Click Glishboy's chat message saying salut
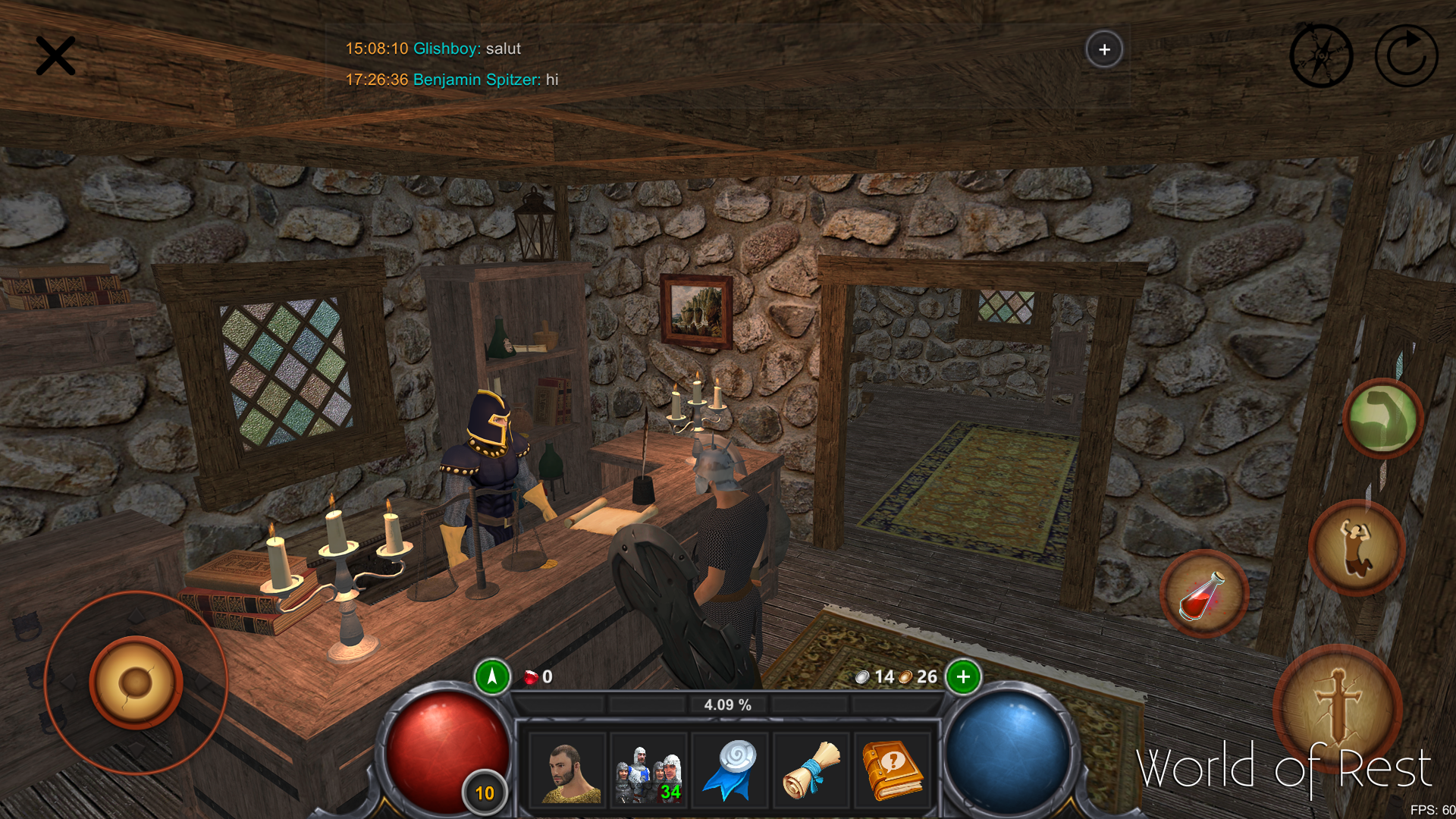1456x819 pixels. (433, 49)
